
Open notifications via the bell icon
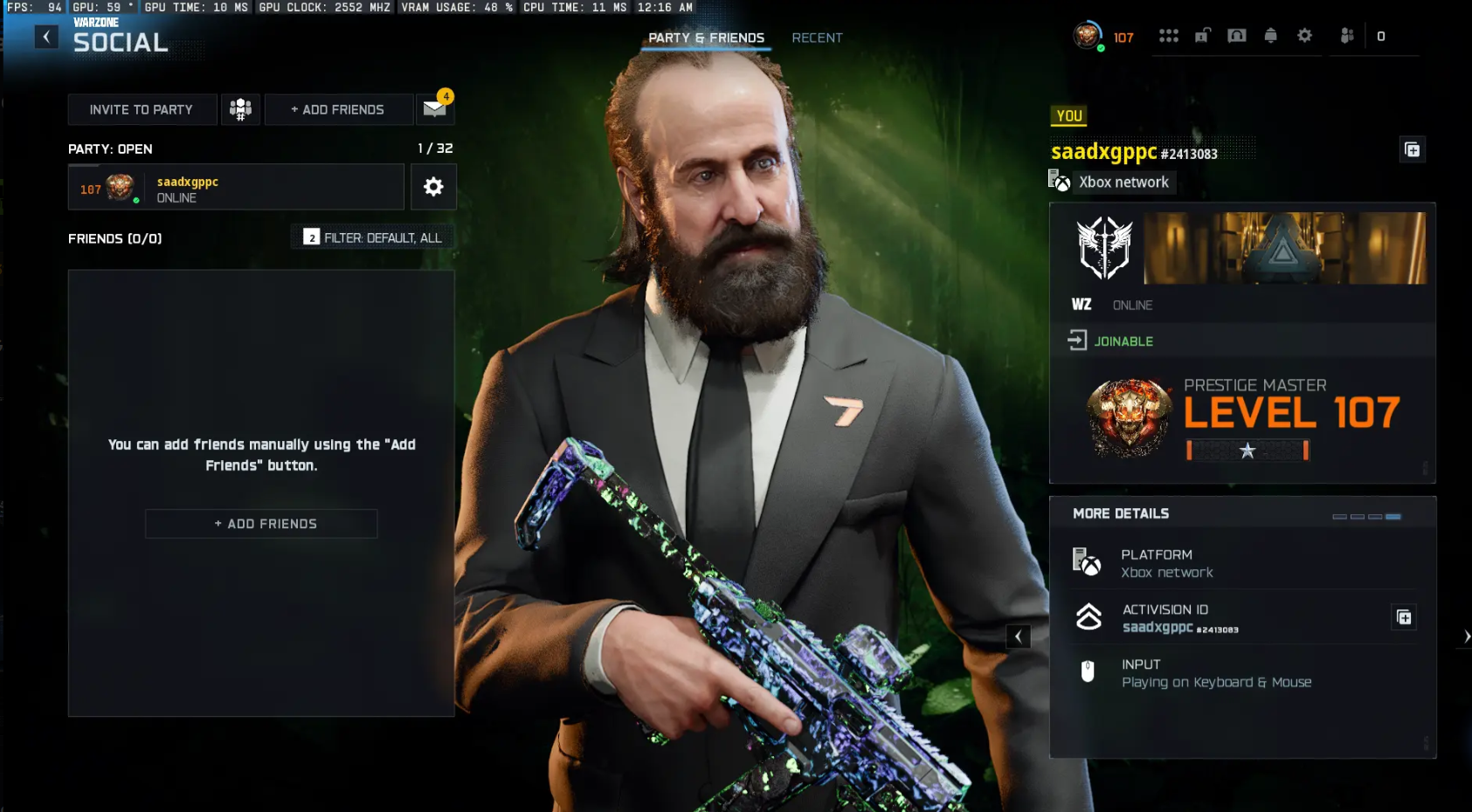click(x=1270, y=36)
